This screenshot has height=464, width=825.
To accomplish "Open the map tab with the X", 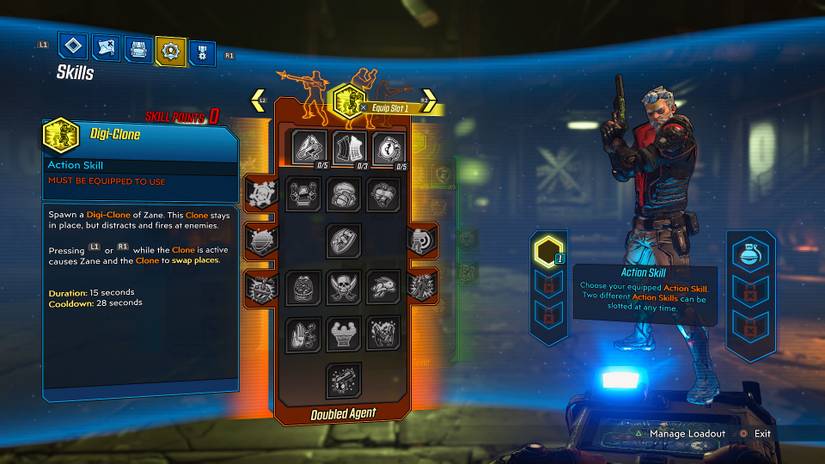I will pos(105,47).
